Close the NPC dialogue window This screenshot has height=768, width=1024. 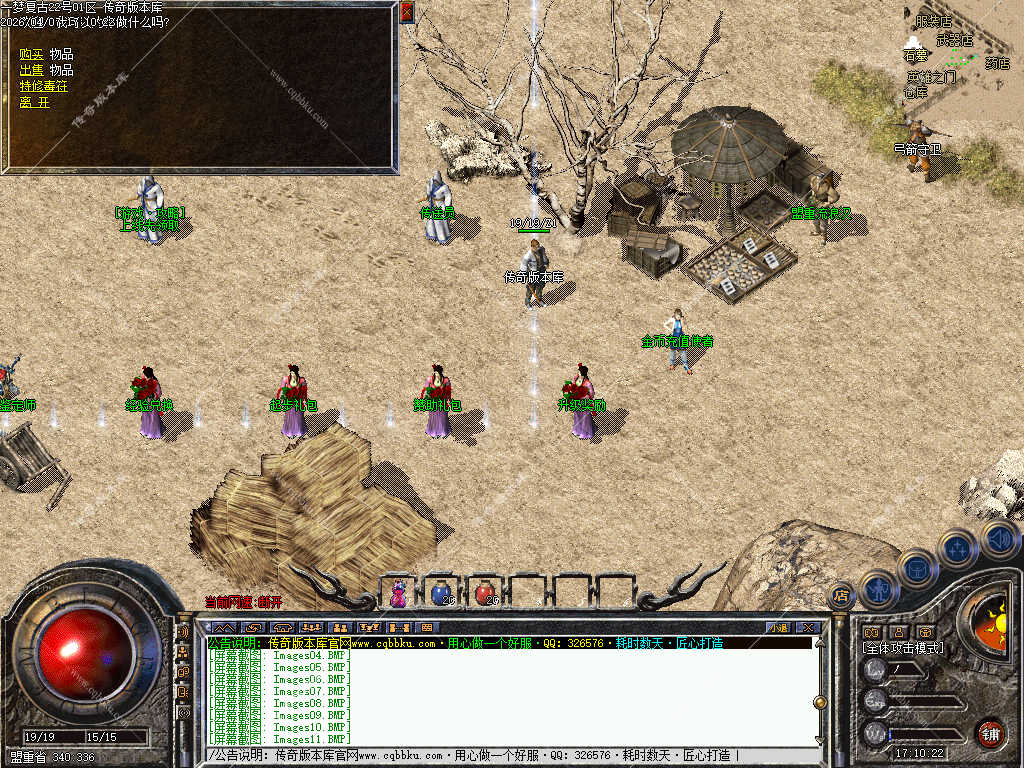406,12
